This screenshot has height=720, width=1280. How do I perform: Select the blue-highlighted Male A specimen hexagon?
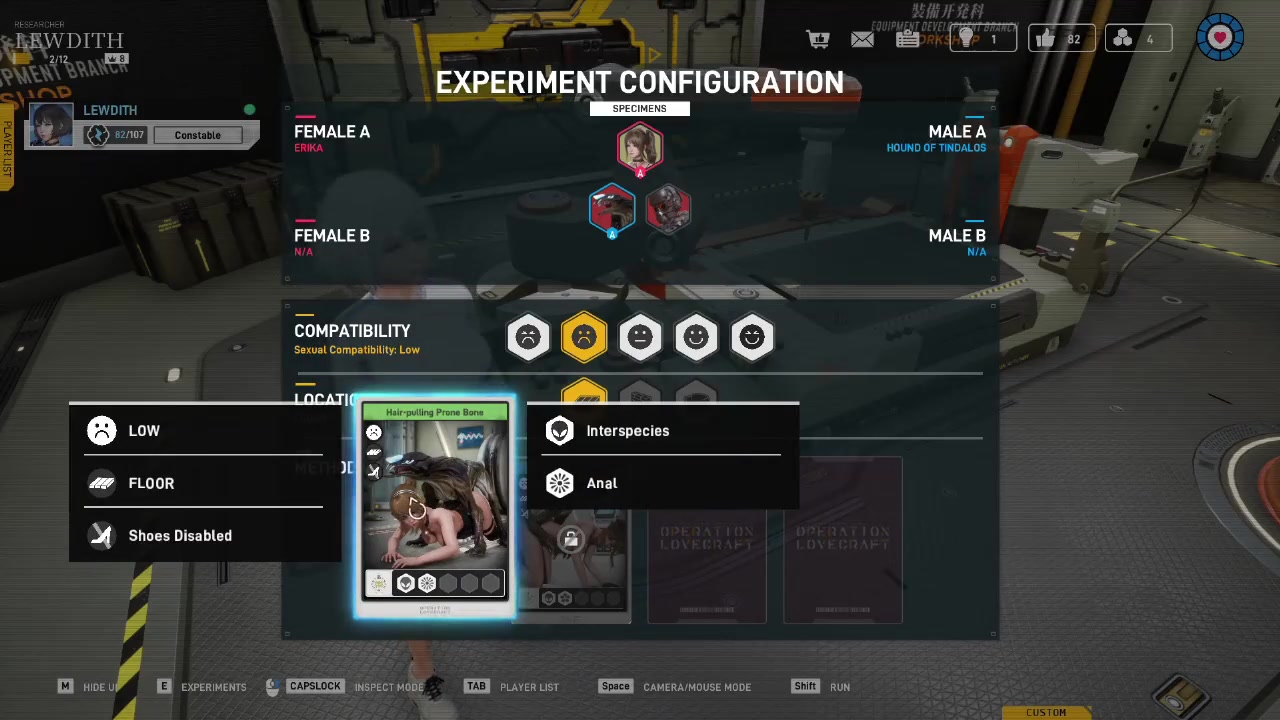coord(612,210)
